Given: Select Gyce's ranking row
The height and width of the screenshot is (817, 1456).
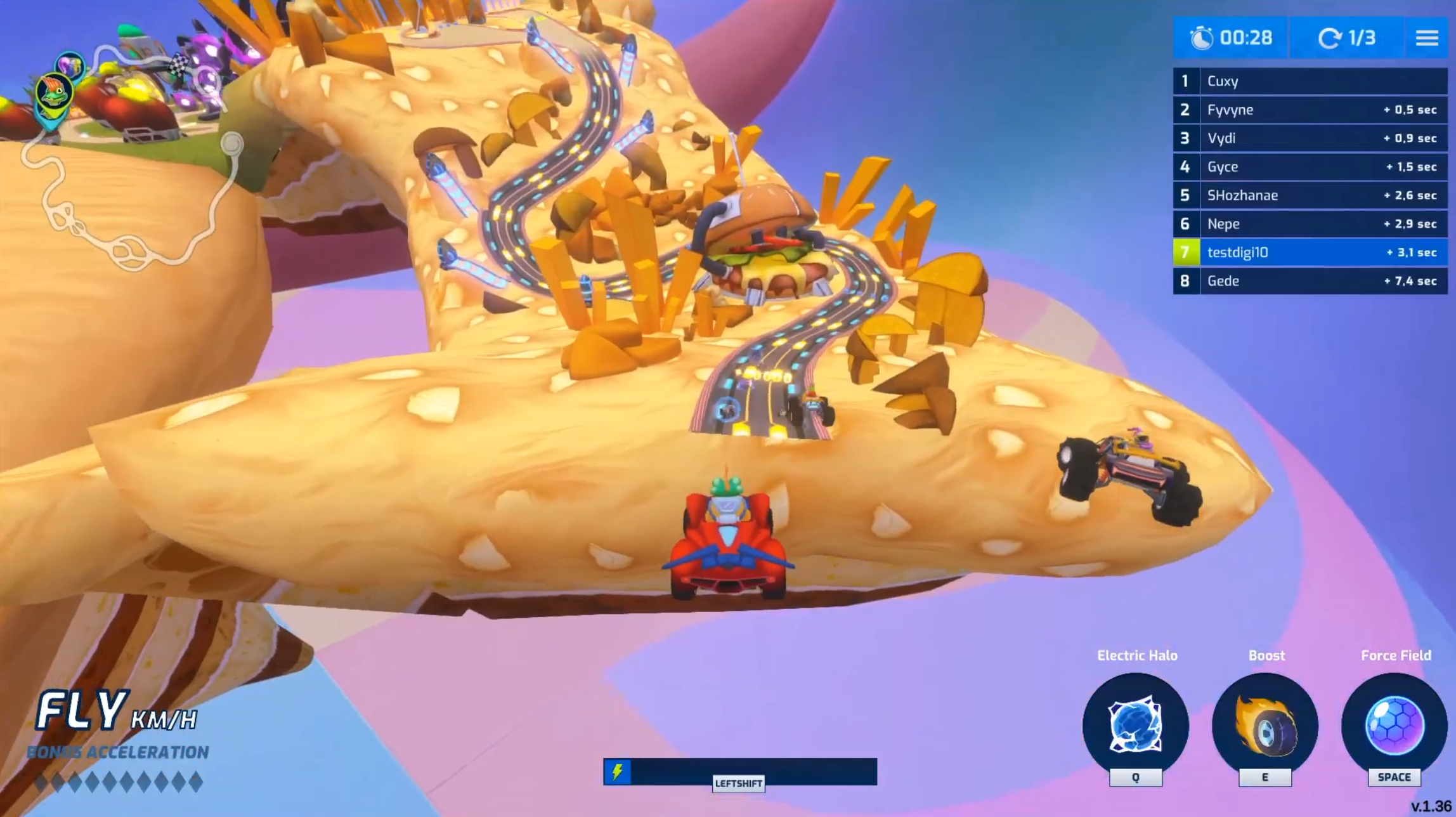Looking at the screenshot, I should [x=1310, y=167].
